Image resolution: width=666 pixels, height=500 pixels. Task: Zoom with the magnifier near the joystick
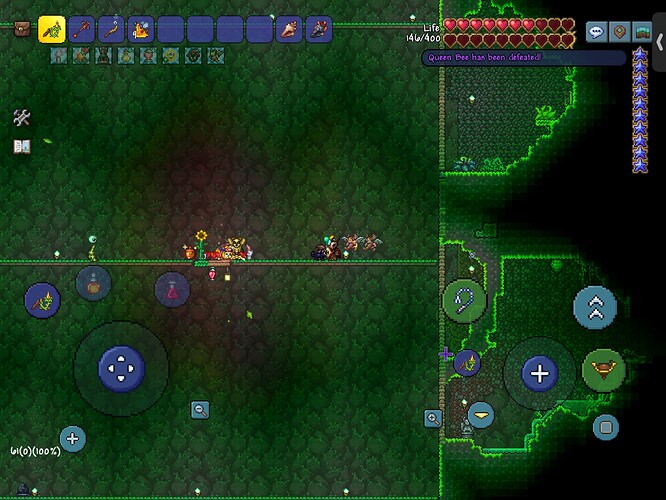[201, 410]
